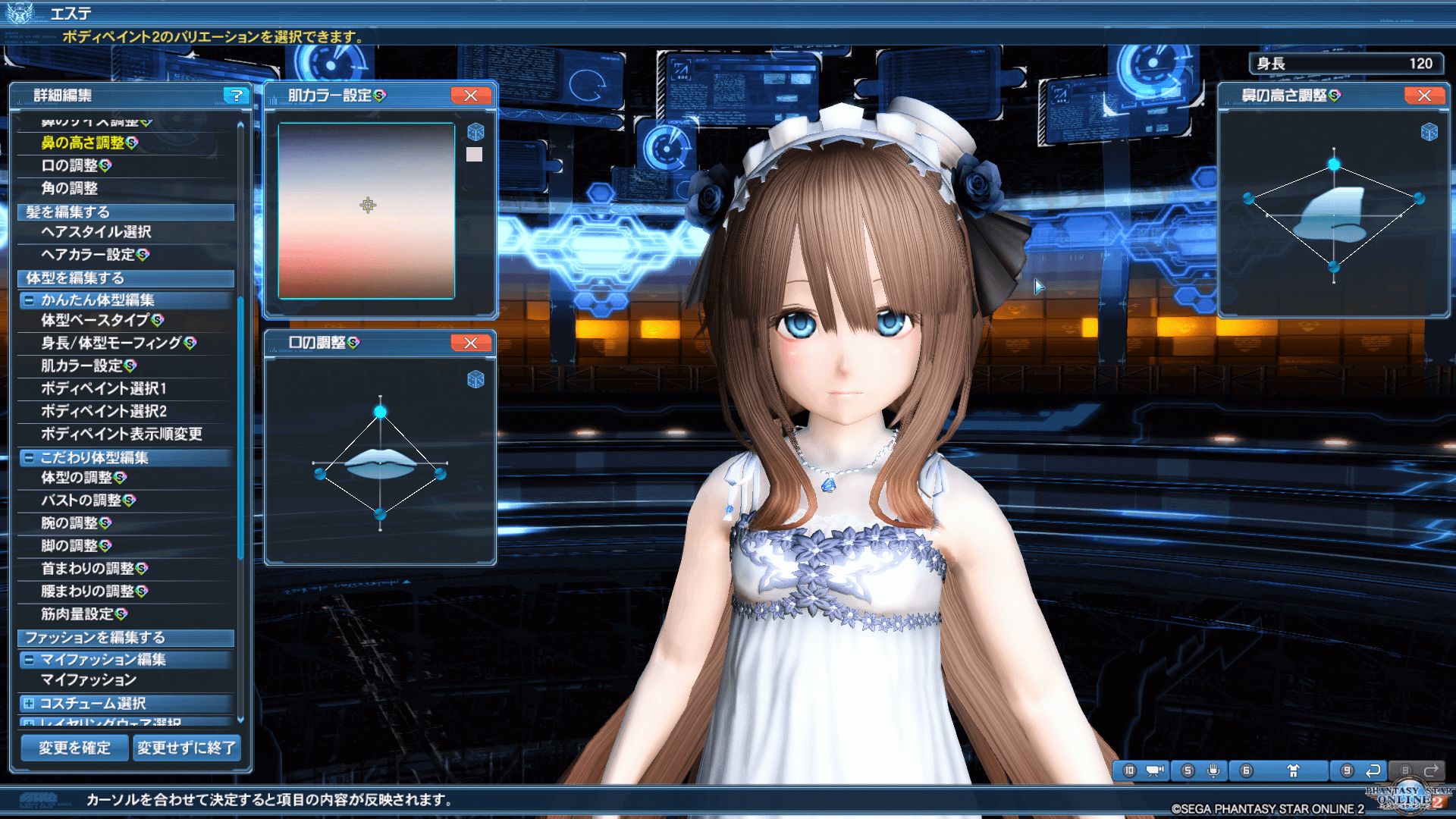The width and height of the screenshot is (1456, 819).
Task: Close the 口の調整 panel
Action: (x=471, y=343)
